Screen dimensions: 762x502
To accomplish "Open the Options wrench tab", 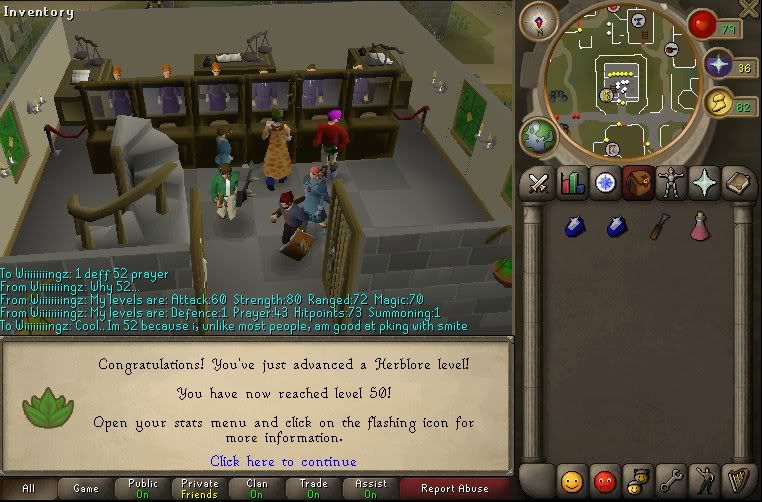I will 671,481.
